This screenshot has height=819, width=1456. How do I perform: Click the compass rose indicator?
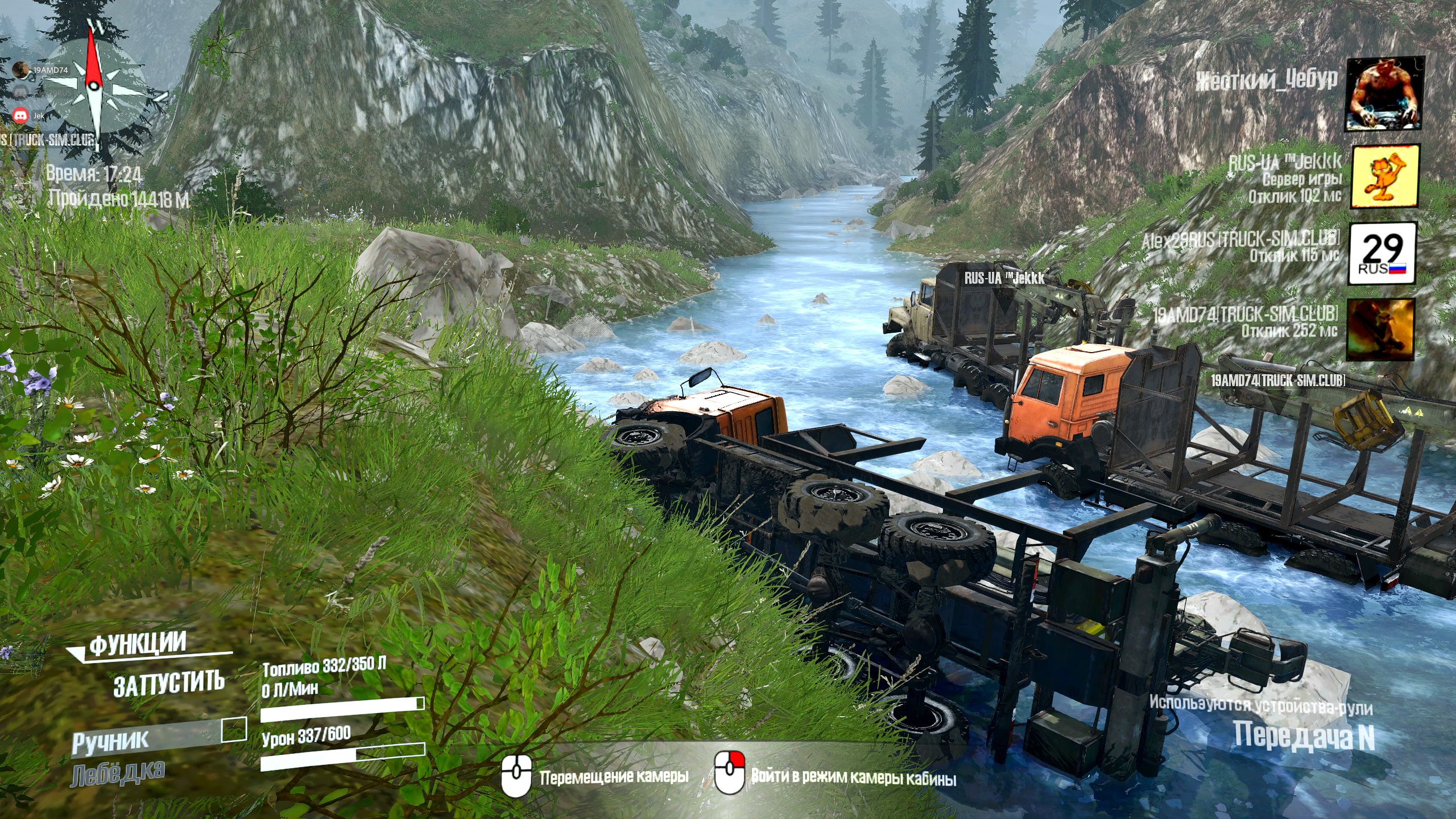[93, 85]
